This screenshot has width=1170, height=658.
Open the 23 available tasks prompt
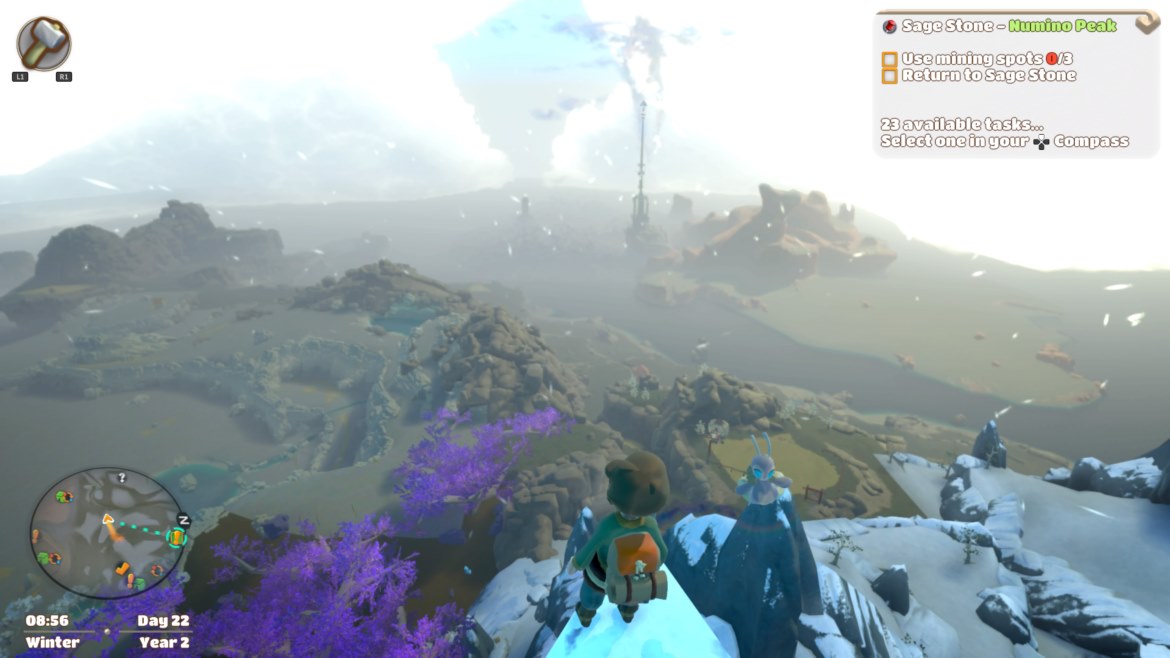click(x=1003, y=133)
